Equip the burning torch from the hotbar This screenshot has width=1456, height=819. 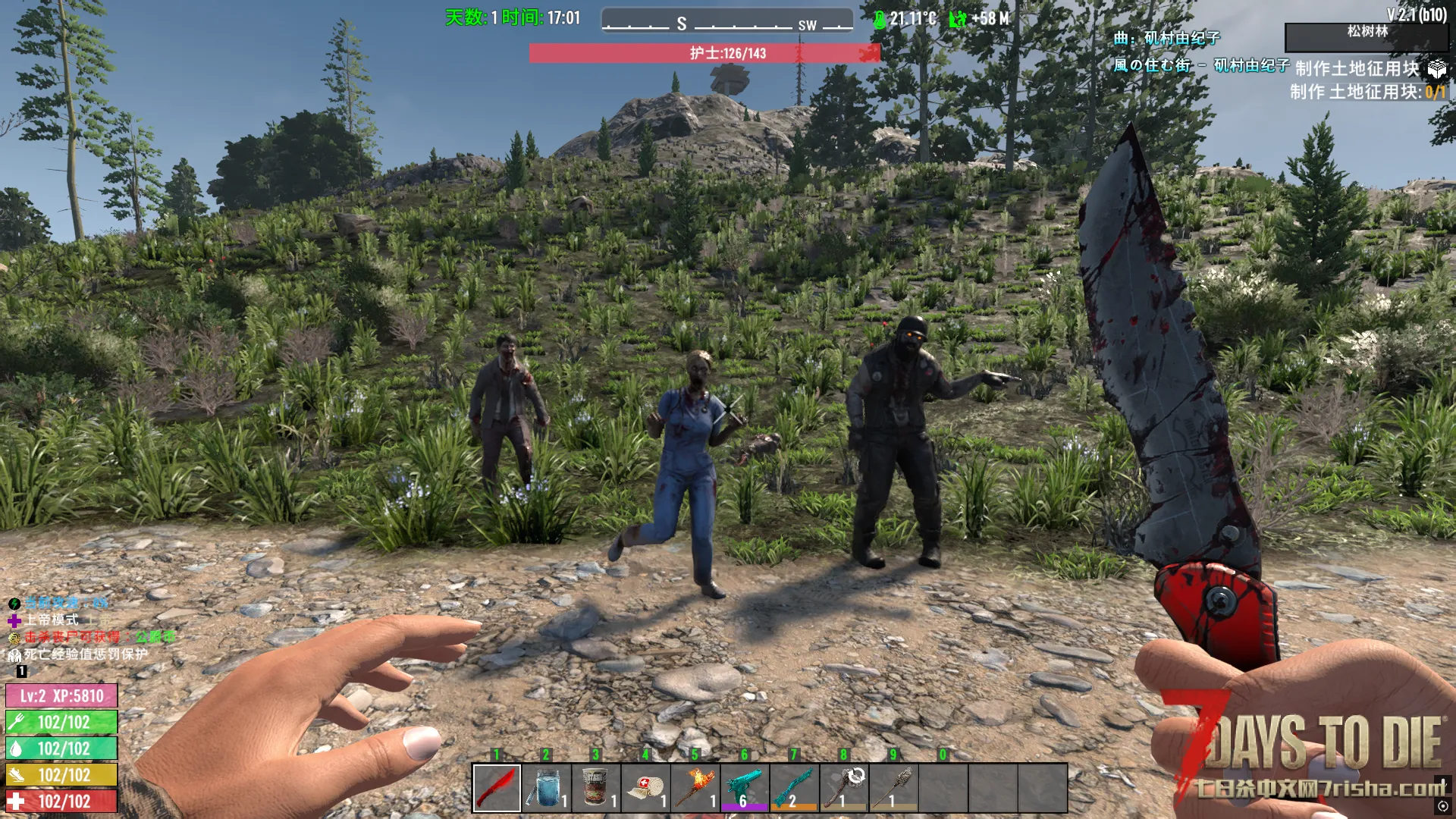pyautogui.click(x=695, y=787)
